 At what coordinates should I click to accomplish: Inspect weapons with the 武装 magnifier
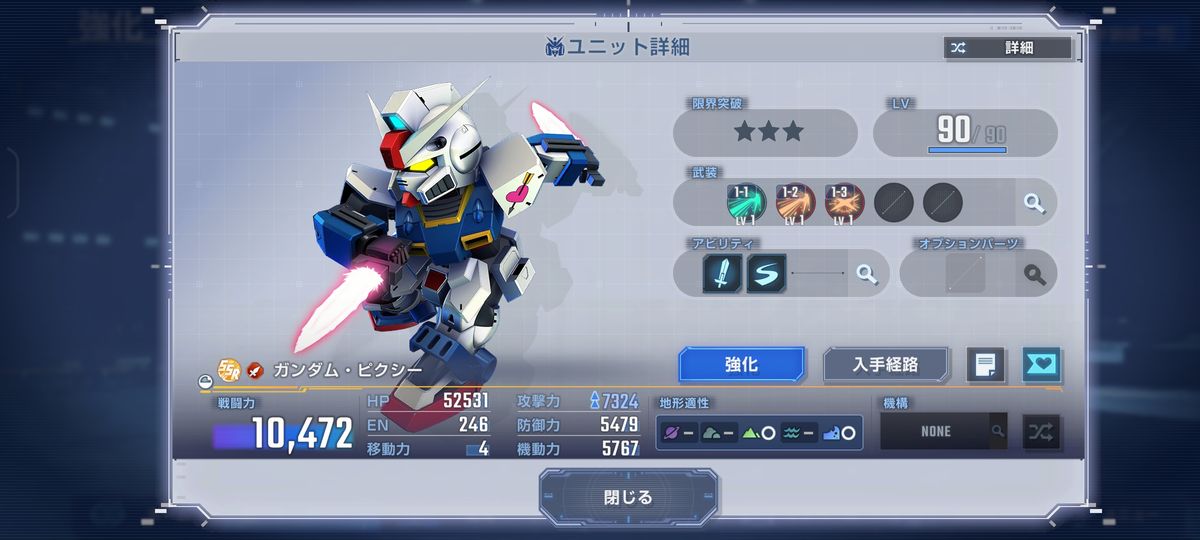pos(1034,204)
